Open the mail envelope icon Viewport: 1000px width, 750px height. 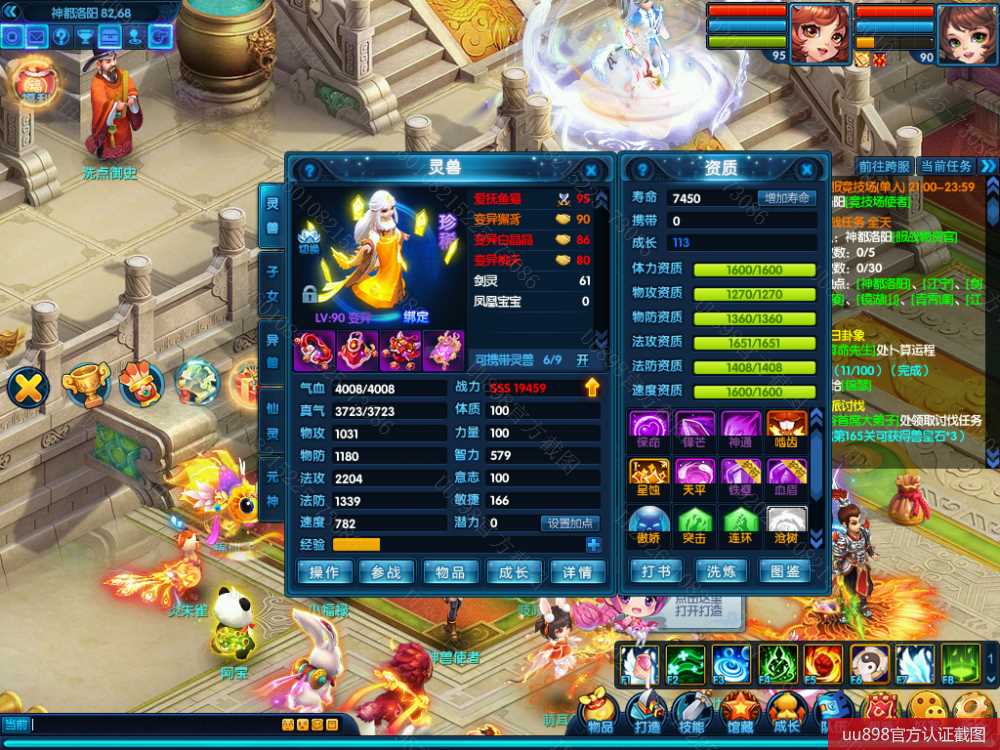36,37
